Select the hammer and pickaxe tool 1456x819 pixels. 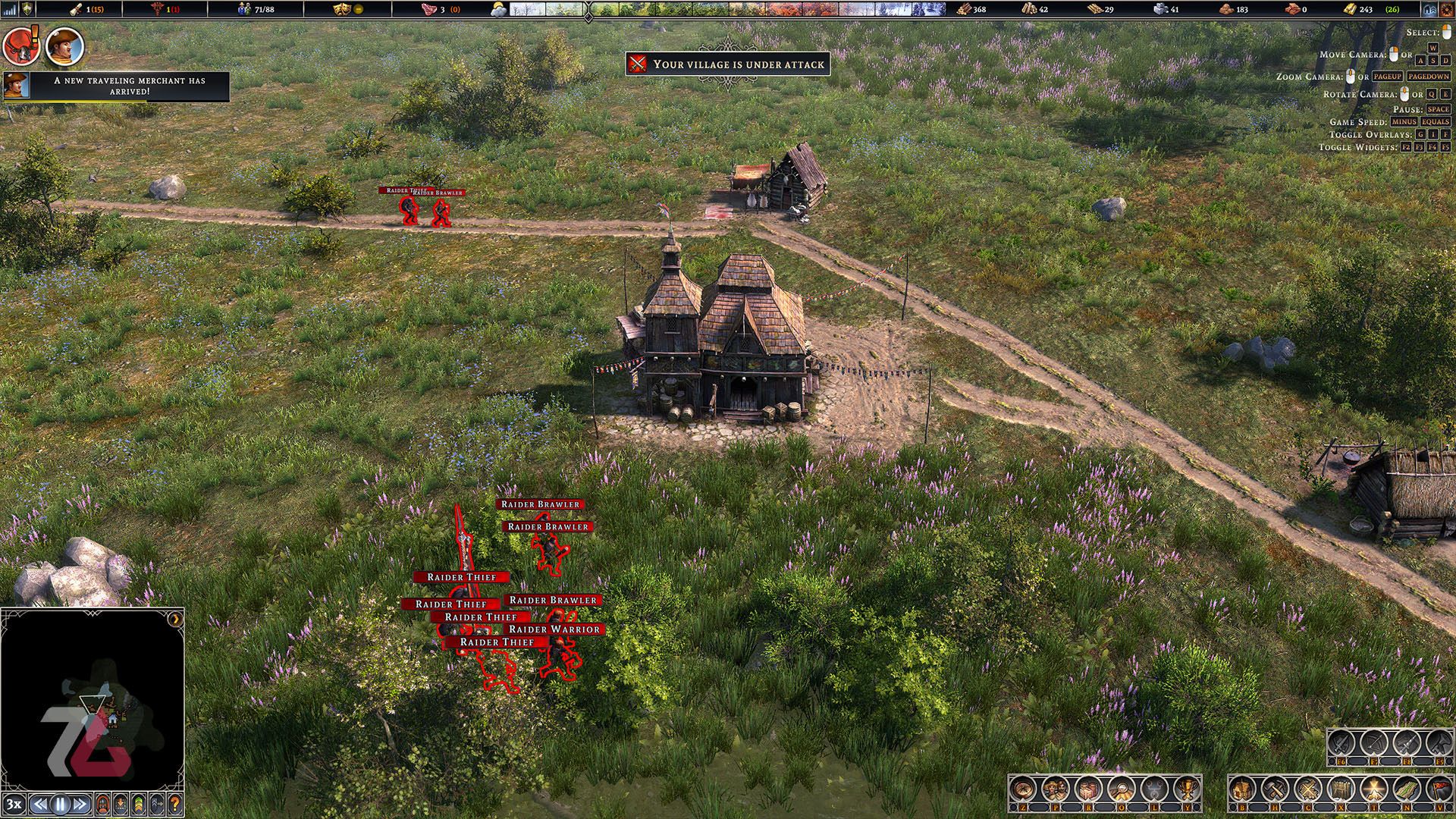[1275, 789]
